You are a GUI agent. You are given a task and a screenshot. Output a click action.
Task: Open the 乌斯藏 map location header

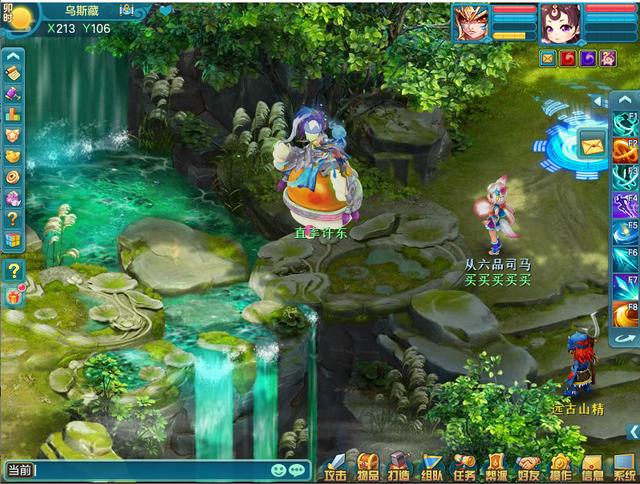coord(83,9)
